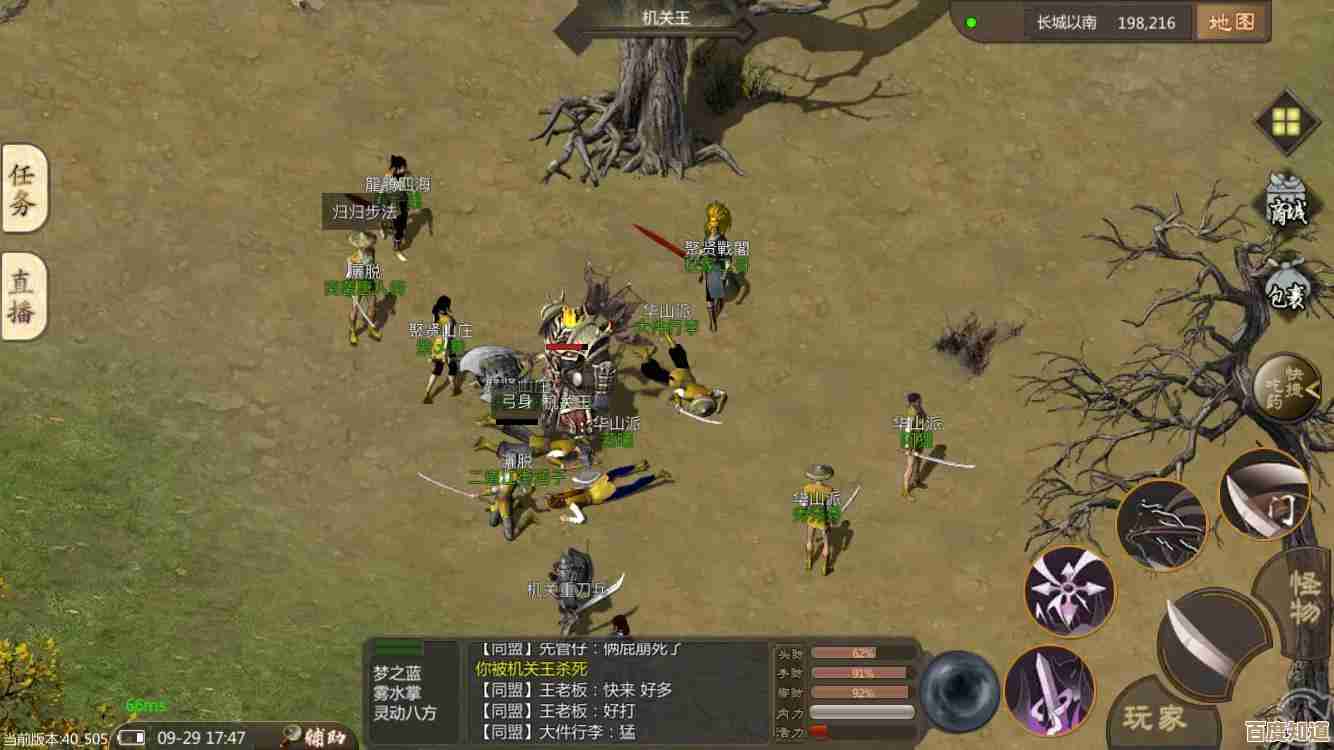
Task: Open the 直播 live stream panel
Action: (x=23, y=296)
